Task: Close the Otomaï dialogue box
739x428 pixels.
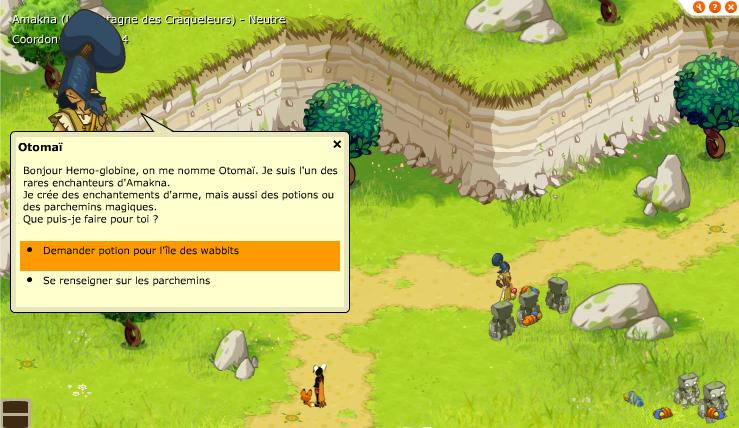Action: tap(337, 144)
